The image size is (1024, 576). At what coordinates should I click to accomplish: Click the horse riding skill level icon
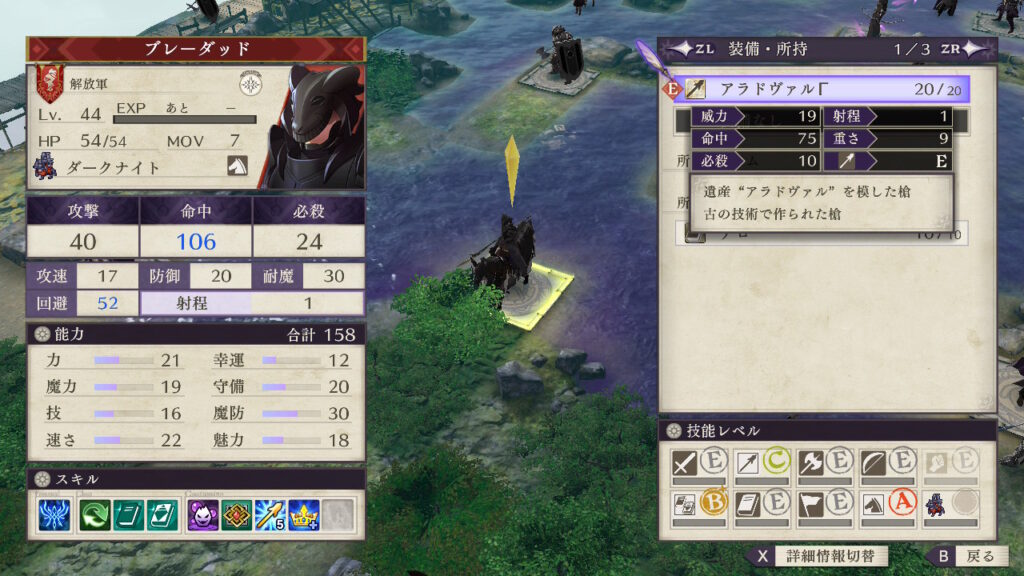pos(872,503)
